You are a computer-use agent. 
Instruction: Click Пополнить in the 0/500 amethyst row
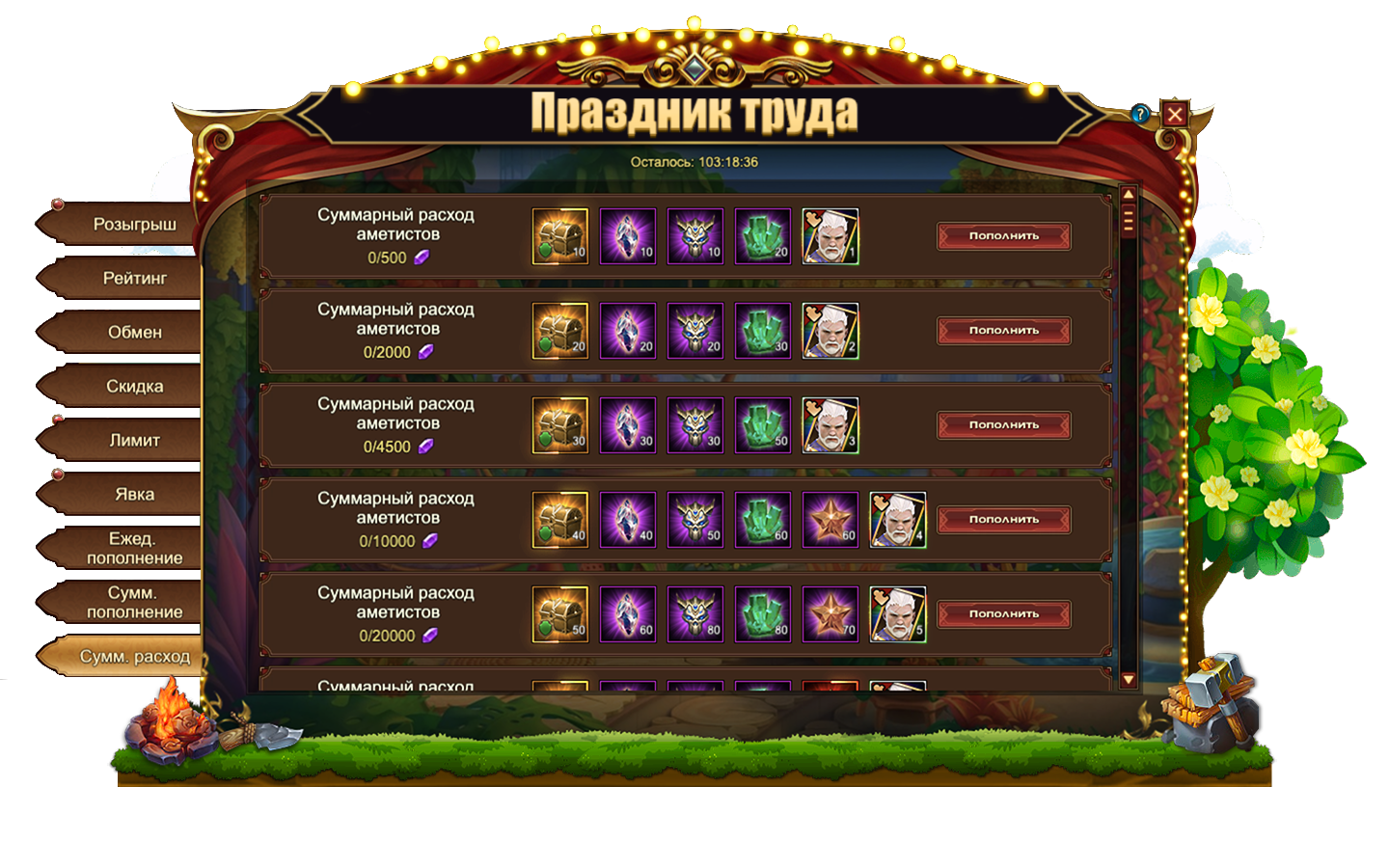coord(1003,236)
